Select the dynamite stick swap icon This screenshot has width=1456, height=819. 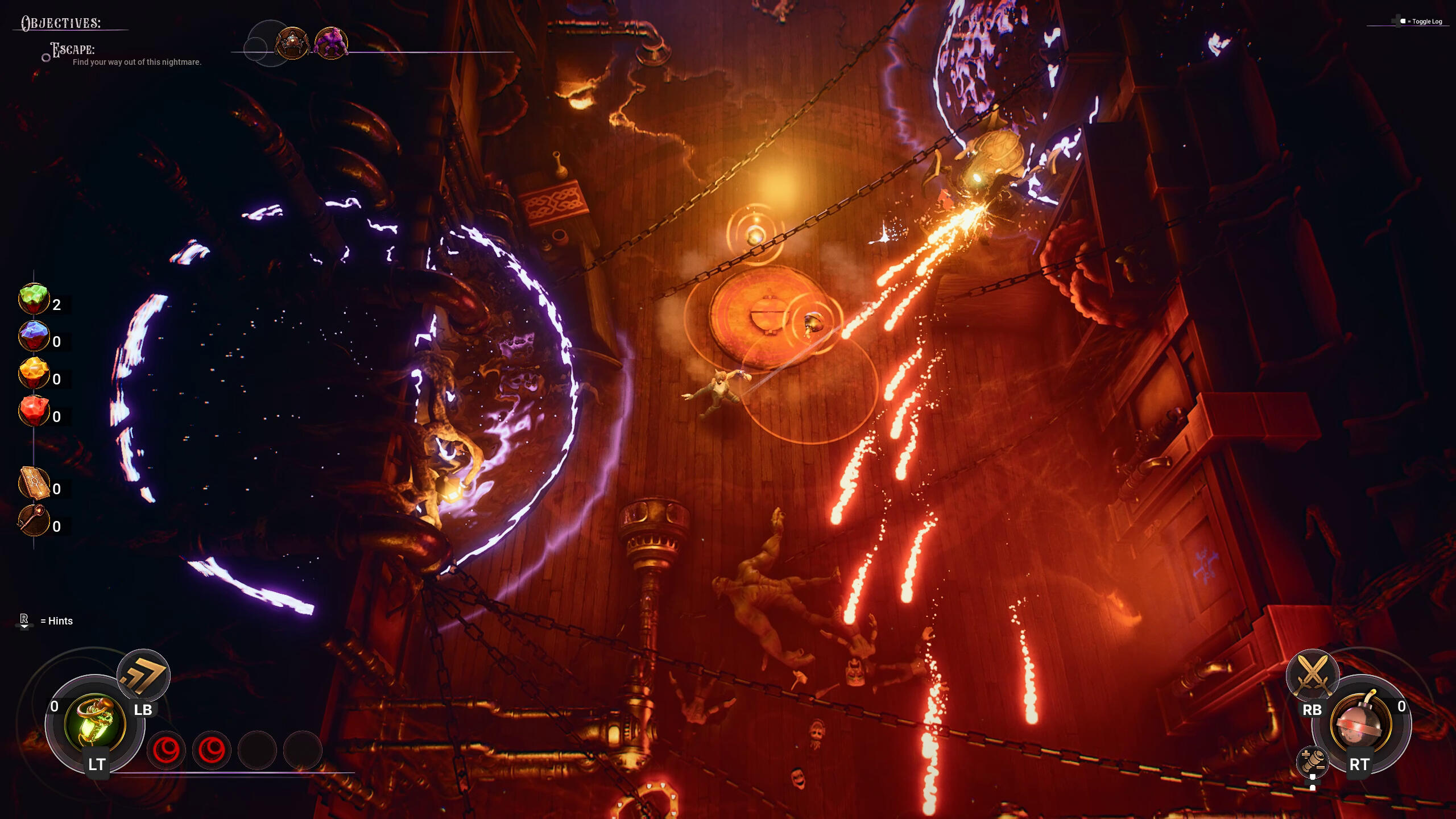pyautogui.click(x=1312, y=761)
